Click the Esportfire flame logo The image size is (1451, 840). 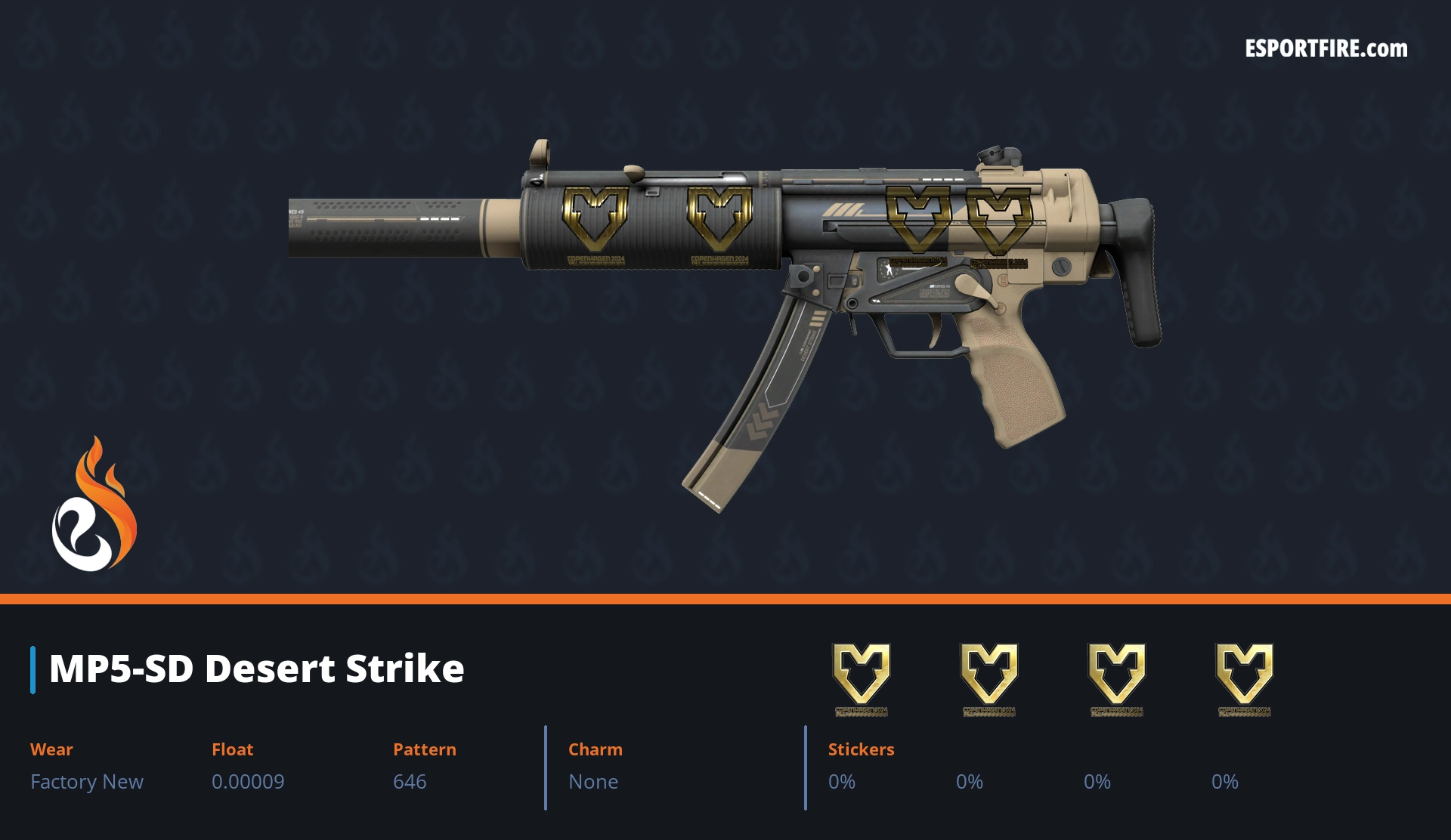(94, 505)
